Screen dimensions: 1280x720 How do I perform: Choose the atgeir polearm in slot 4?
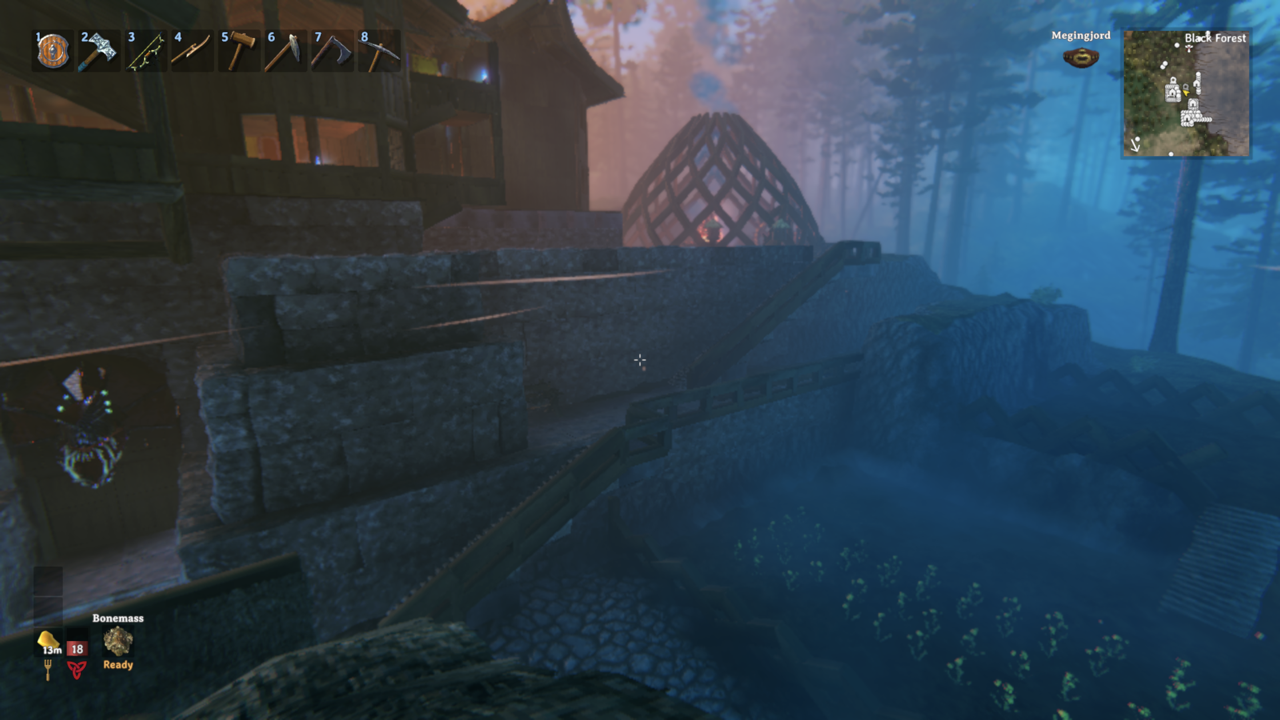click(190, 51)
